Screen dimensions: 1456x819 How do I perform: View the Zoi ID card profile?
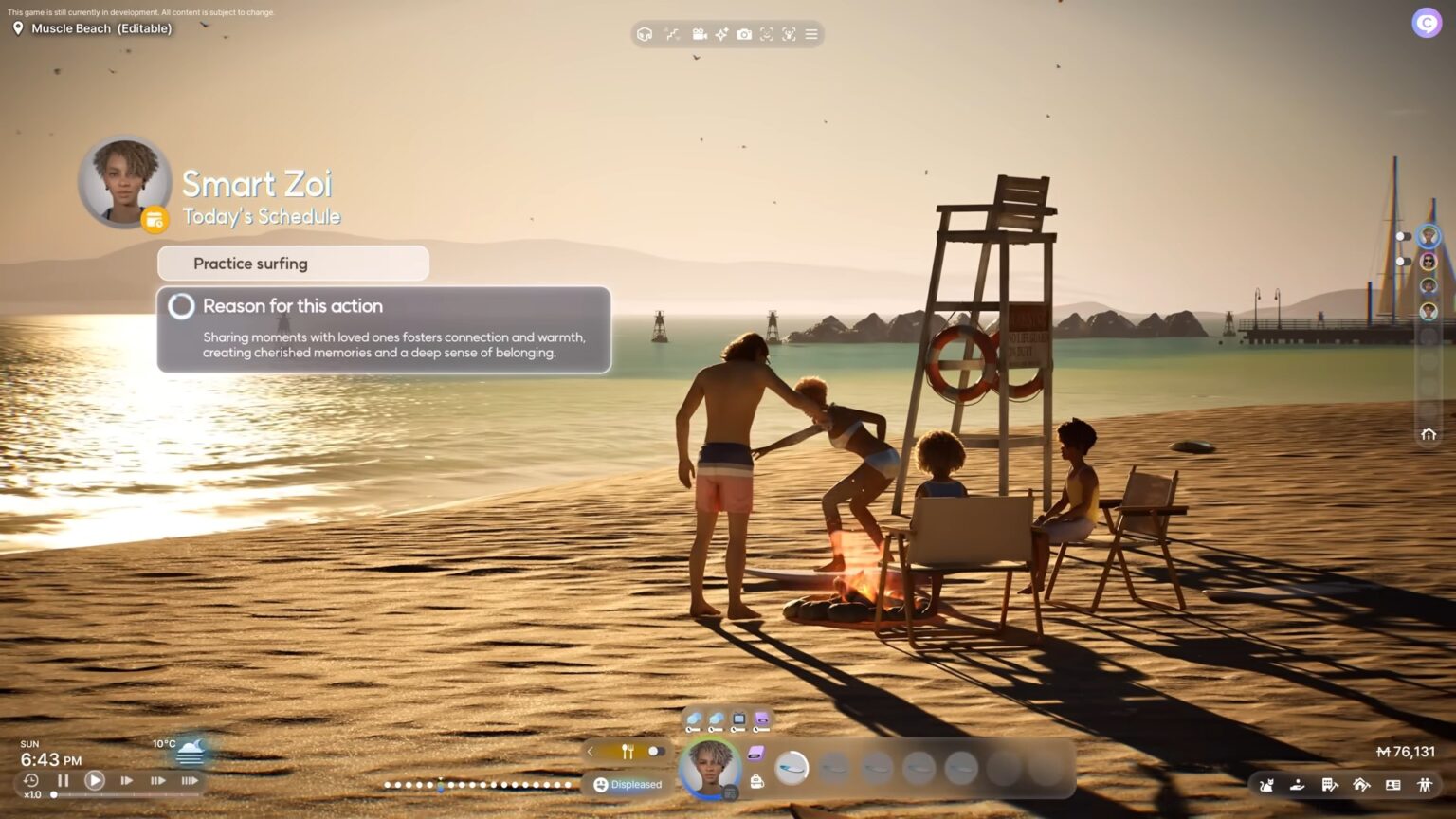(x=1394, y=785)
